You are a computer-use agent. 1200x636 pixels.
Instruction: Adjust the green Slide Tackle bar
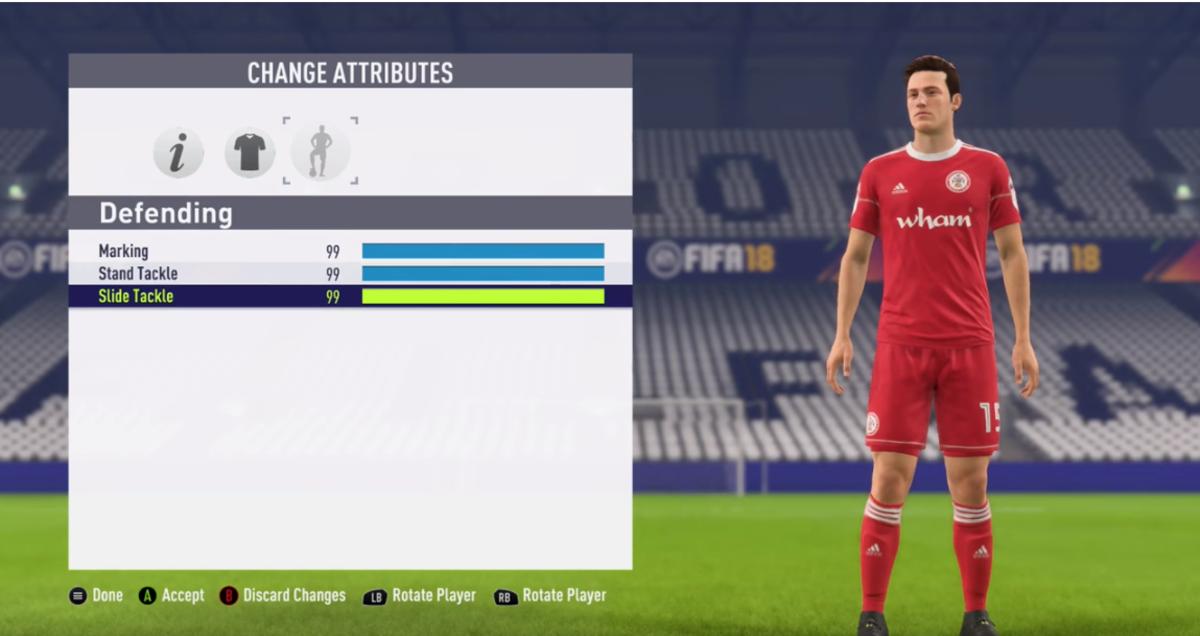tap(483, 296)
